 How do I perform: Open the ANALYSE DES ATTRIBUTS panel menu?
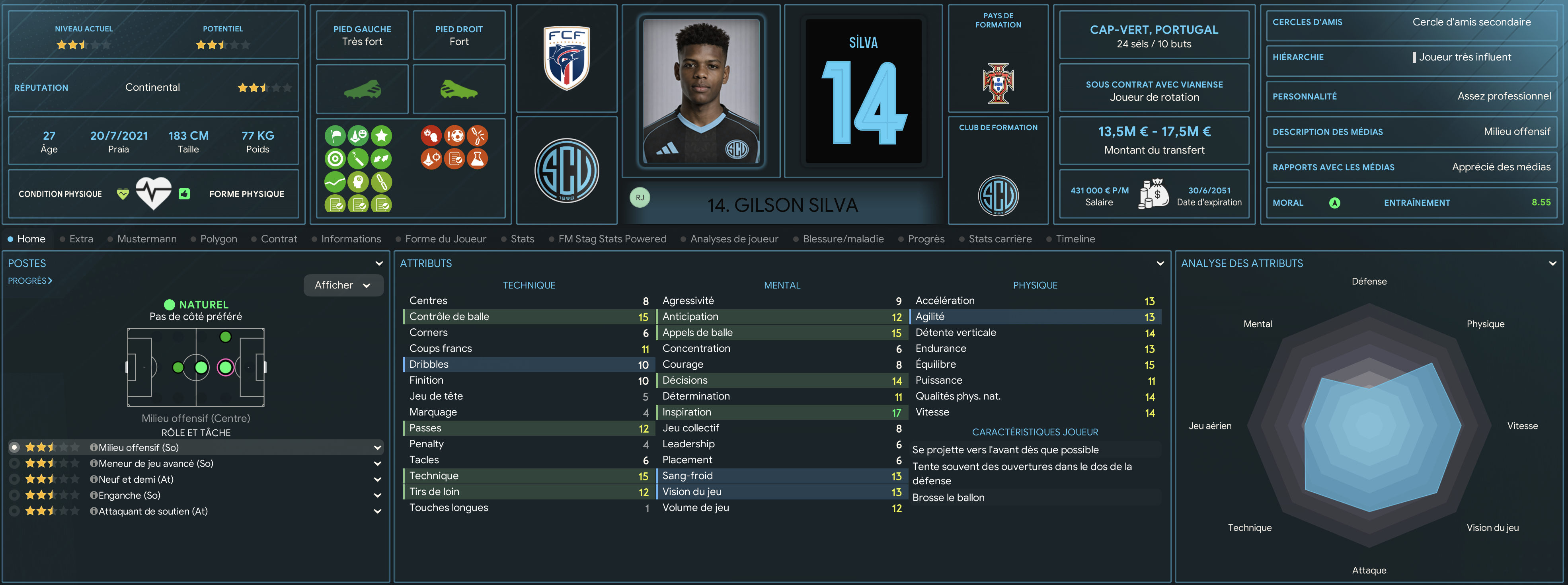(1552, 263)
